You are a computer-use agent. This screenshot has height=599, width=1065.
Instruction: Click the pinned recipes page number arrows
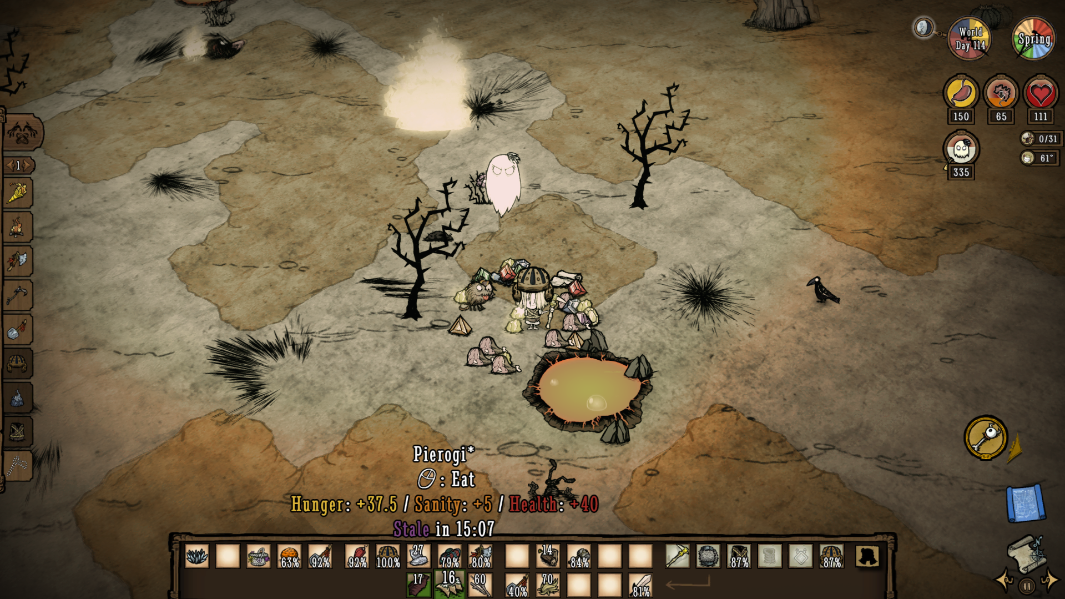18,165
